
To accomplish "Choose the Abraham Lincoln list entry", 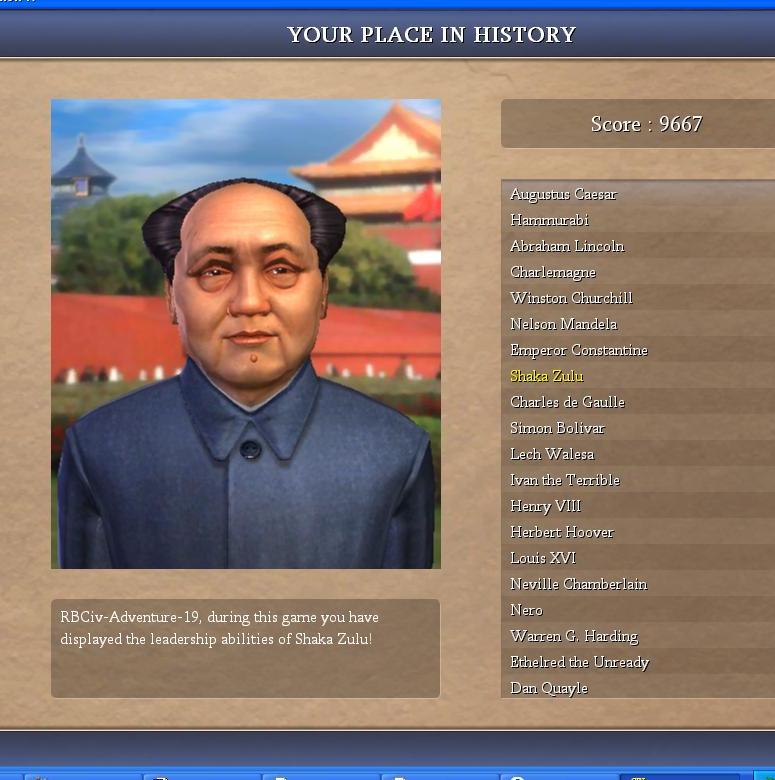I will [x=566, y=246].
